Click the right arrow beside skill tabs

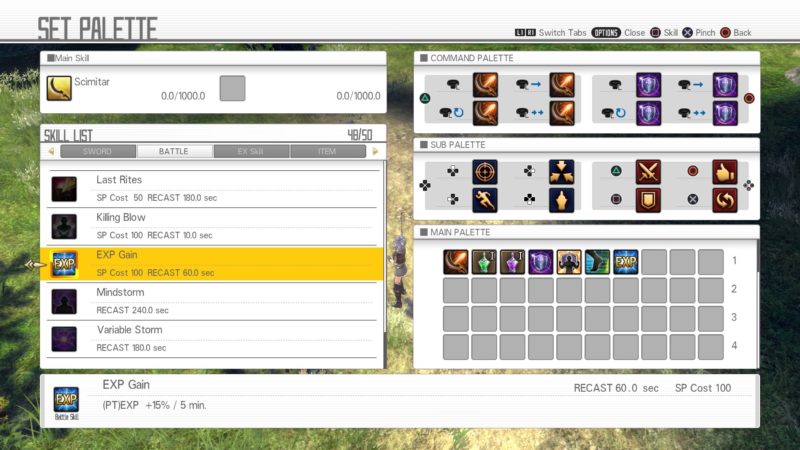[x=375, y=152]
